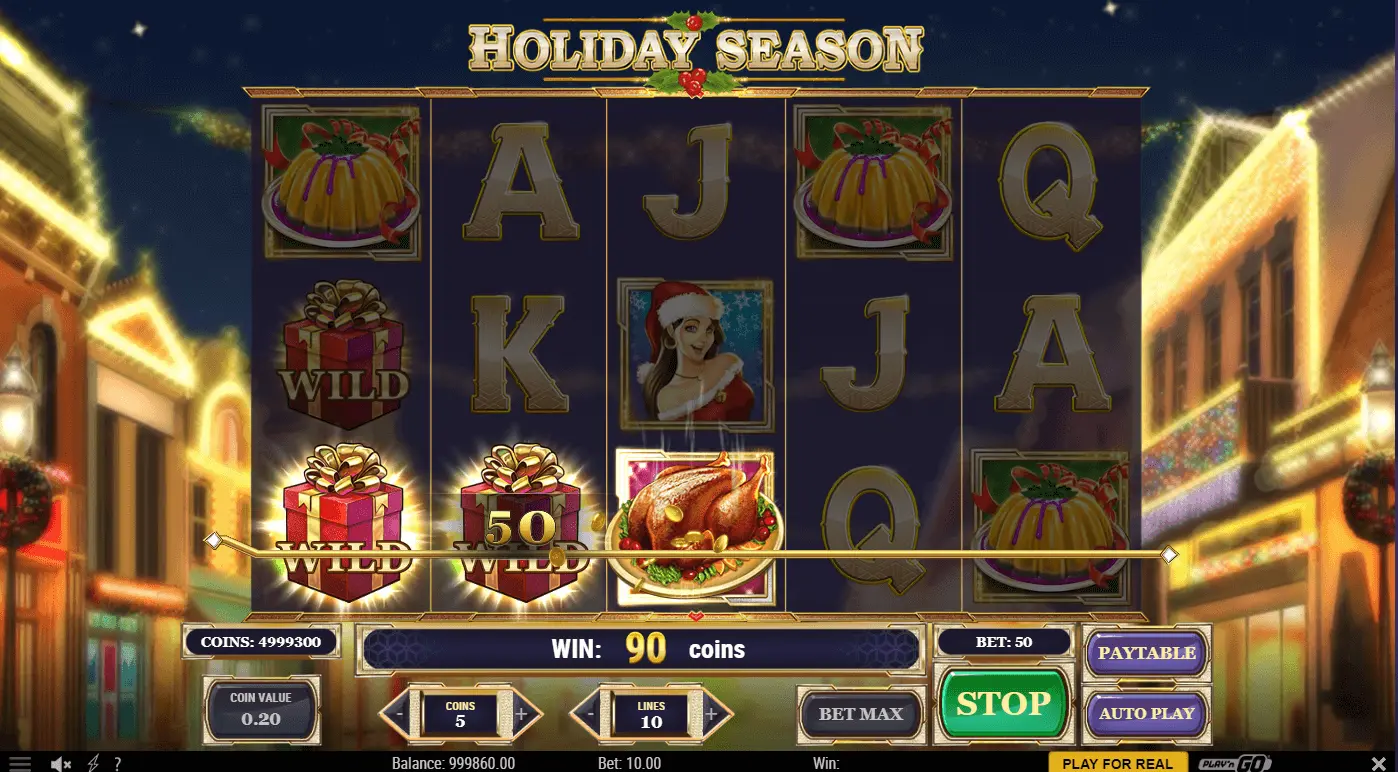Close the game with the X
Image resolution: width=1398 pixels, height=772 pixels.
pos(1378,764)
